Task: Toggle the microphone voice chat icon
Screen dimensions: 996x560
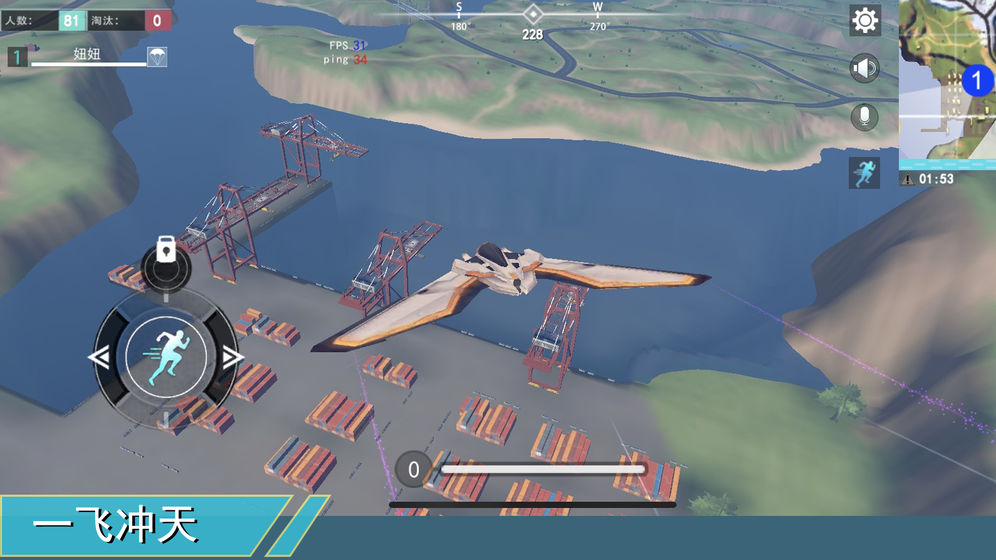Action: pos(865,117)
